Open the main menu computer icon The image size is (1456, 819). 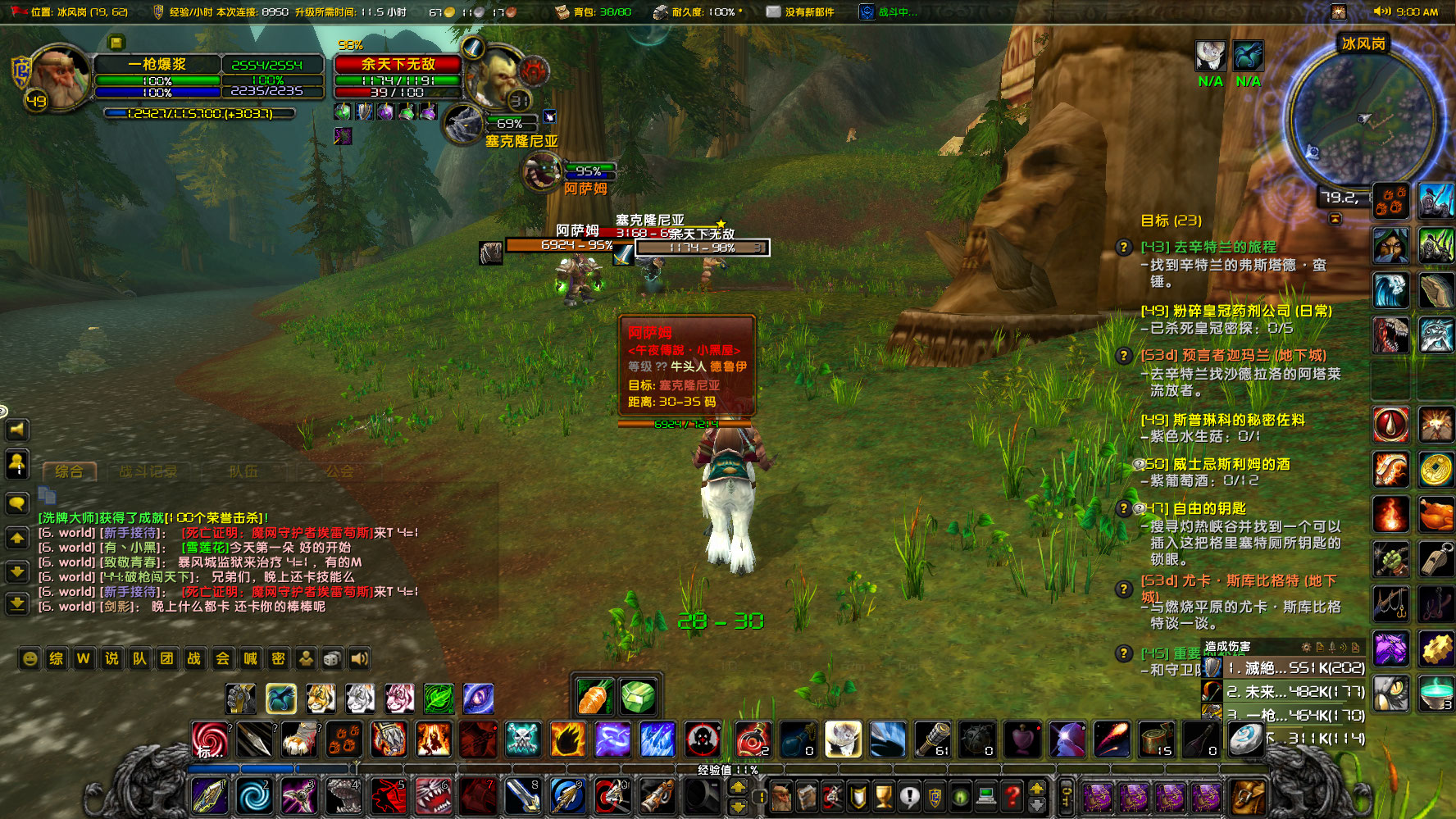[986, 796]
